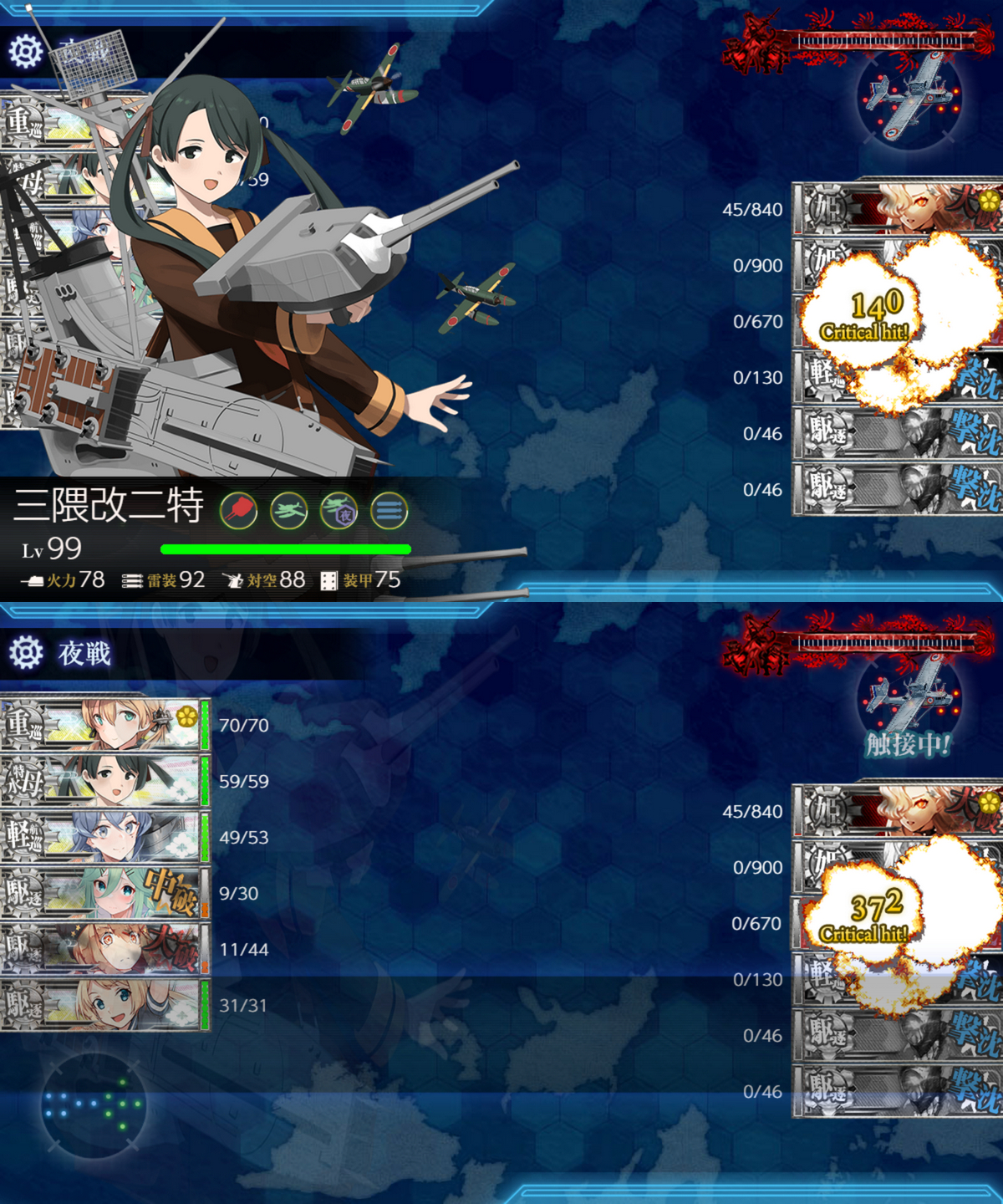Choose the moderately damaged destroyer with 9/30 HP
The image size is (1003, 1204).
[104, 892]
